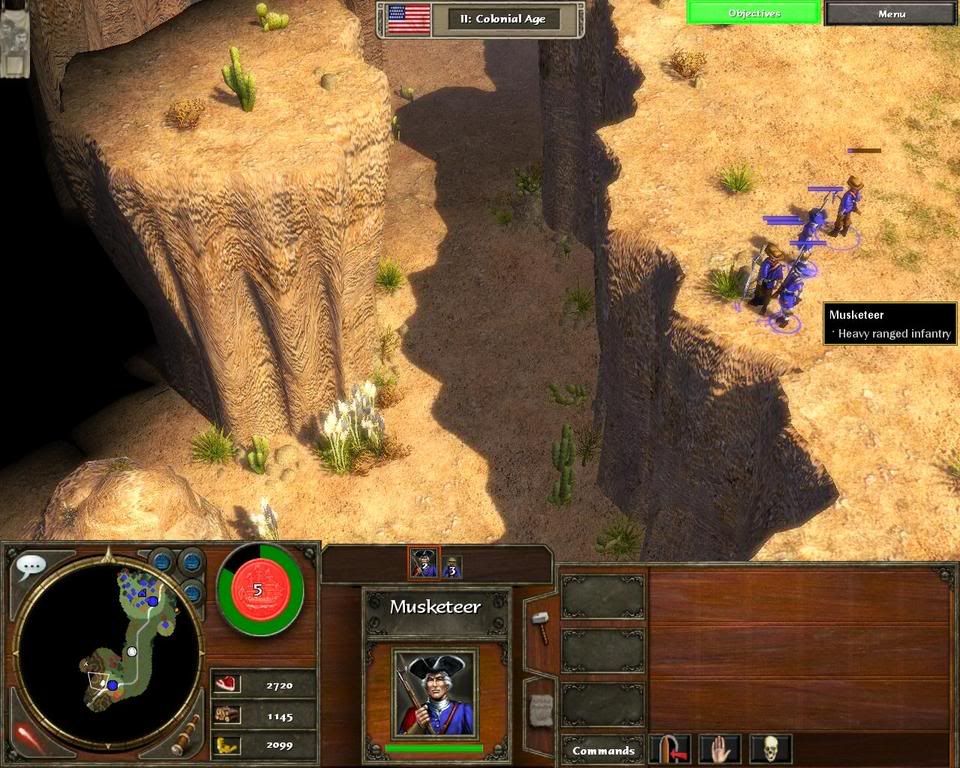Delete the selected unit with the skull icon
Viewport: 960px width, 768px height.
(770, 749)
